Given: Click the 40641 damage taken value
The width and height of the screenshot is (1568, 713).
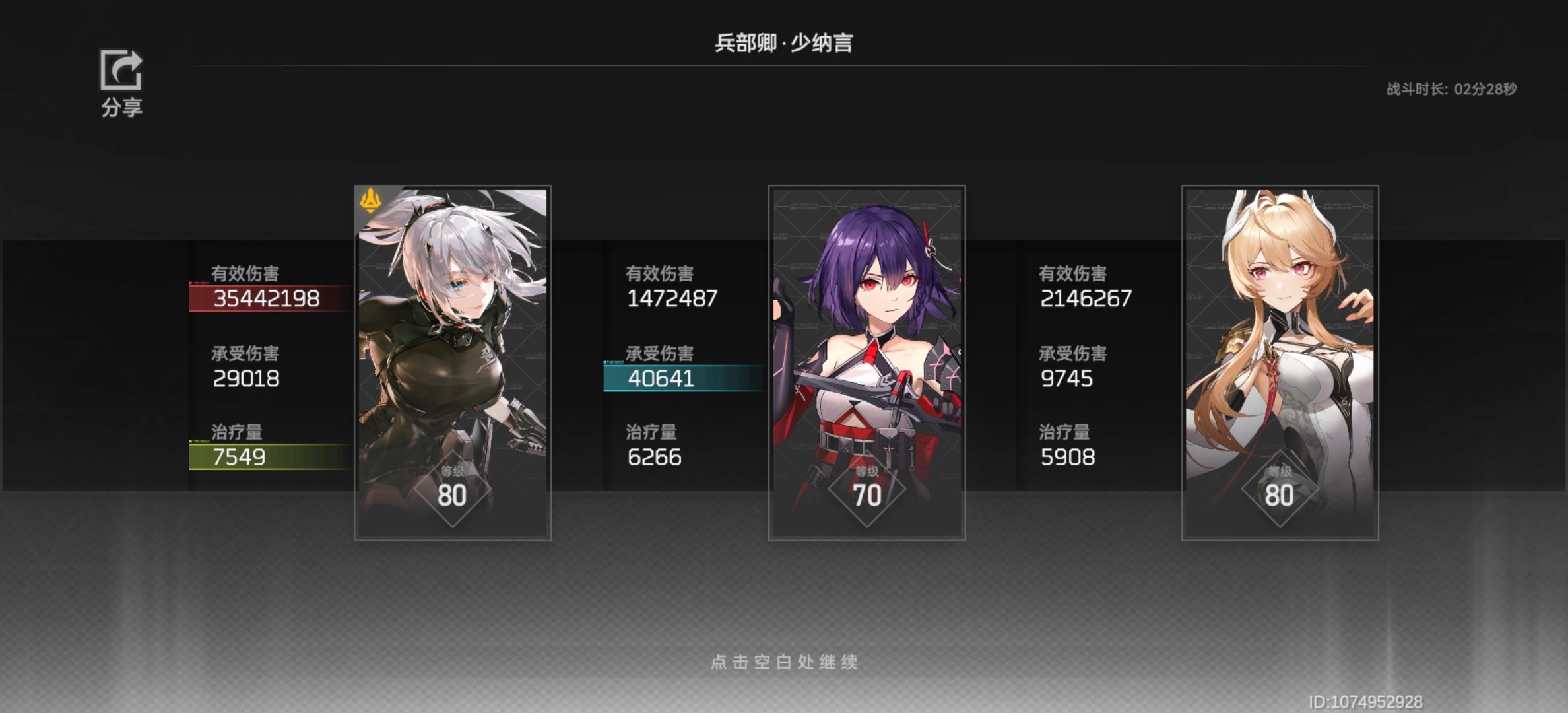Looking at the screenshot, I should 660,378.
